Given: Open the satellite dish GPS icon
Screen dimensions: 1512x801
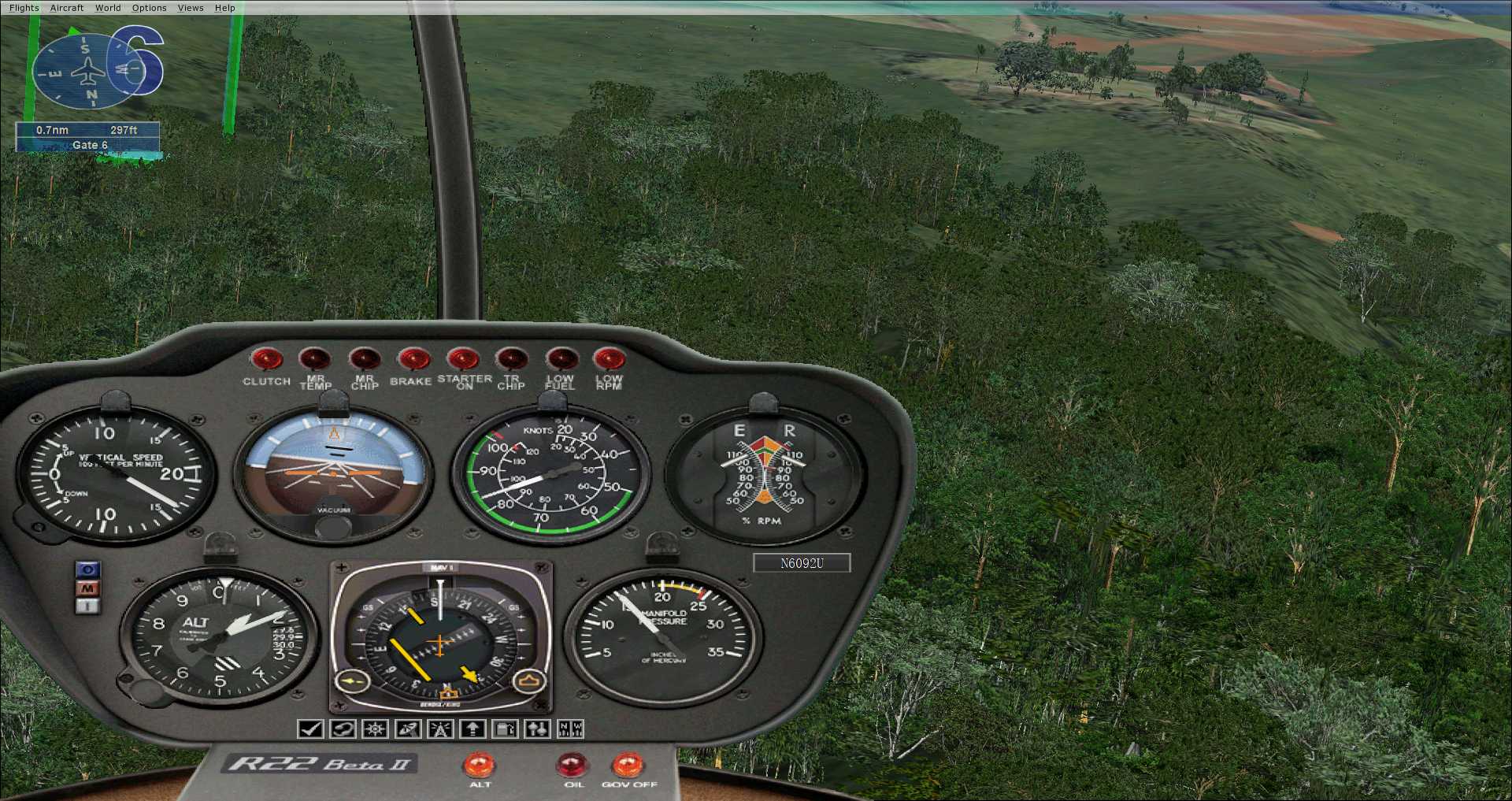Looking at the screenshot, I should (408, 729).
